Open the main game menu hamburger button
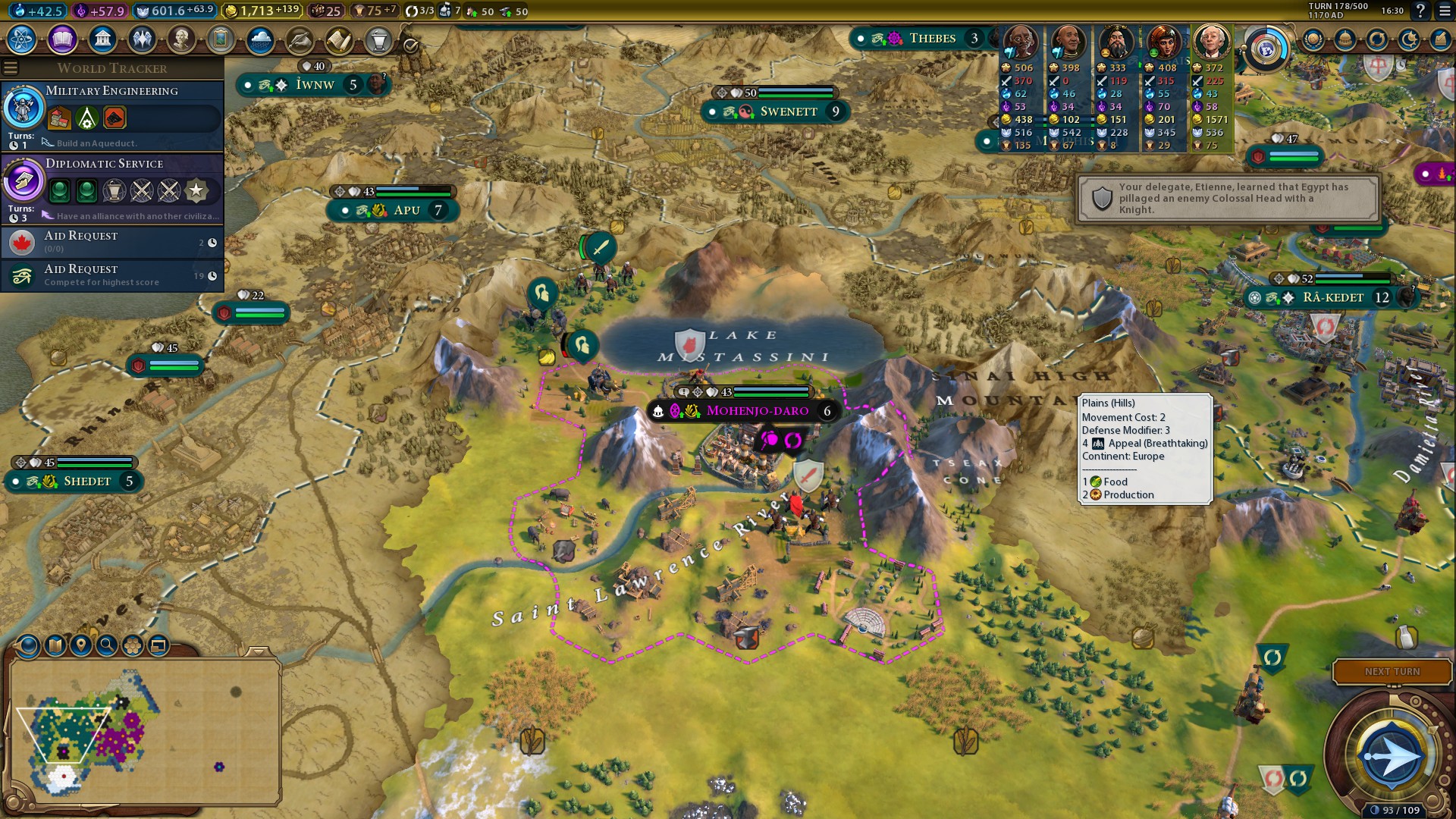1456x819 pixels. (1445, 11)
